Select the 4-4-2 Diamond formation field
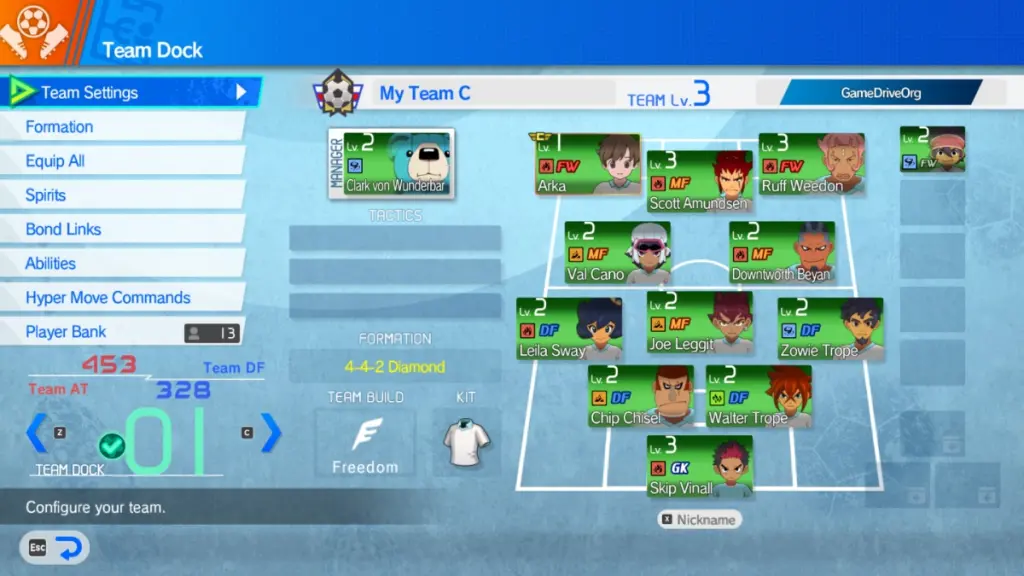This screenshot has width=1024, height=576. [x=395, y=367]
